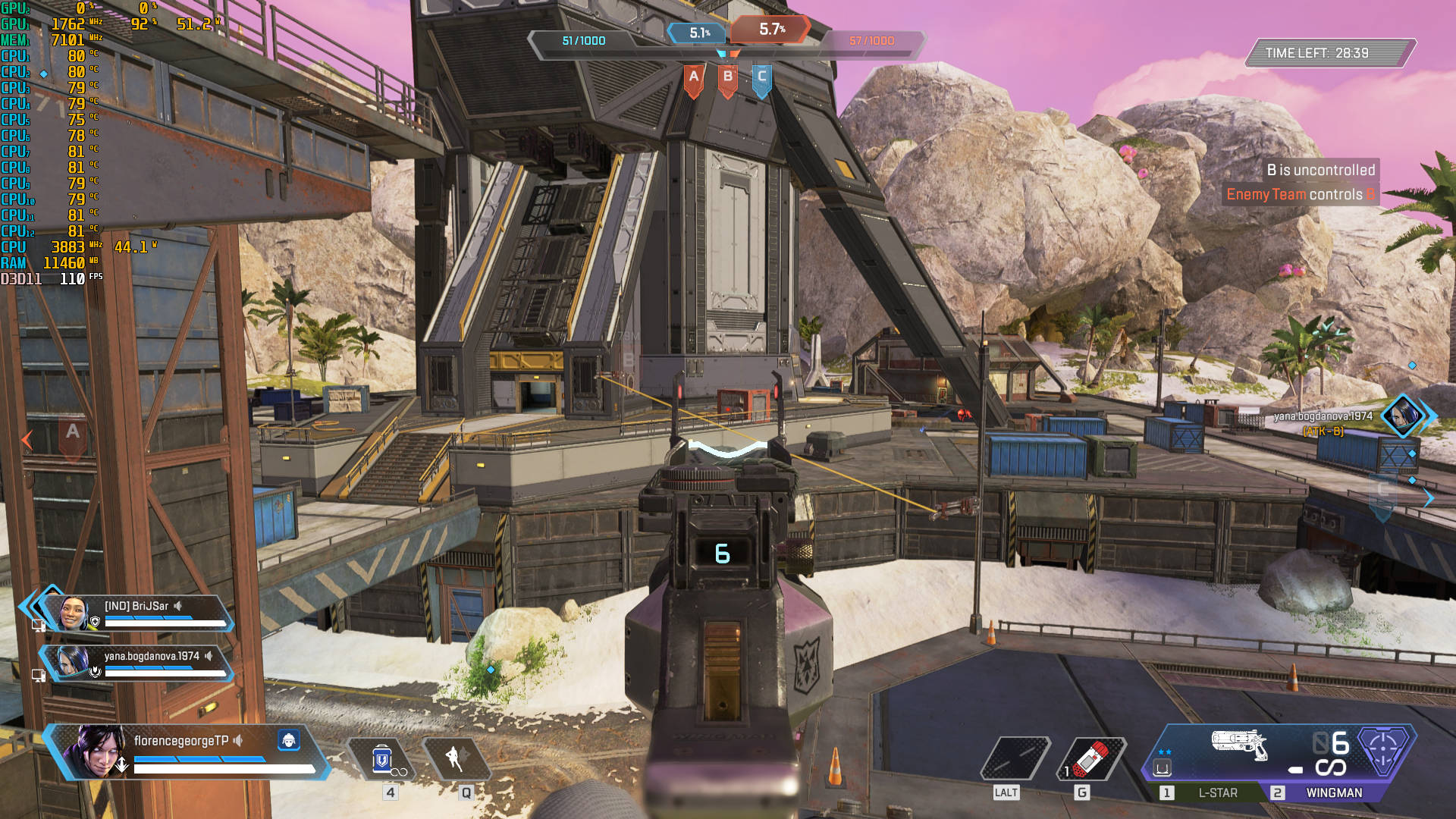Viewport: 1456px width, 819px height.
Task: Select the blue objective C marker
Action: (x=762, y=79)
